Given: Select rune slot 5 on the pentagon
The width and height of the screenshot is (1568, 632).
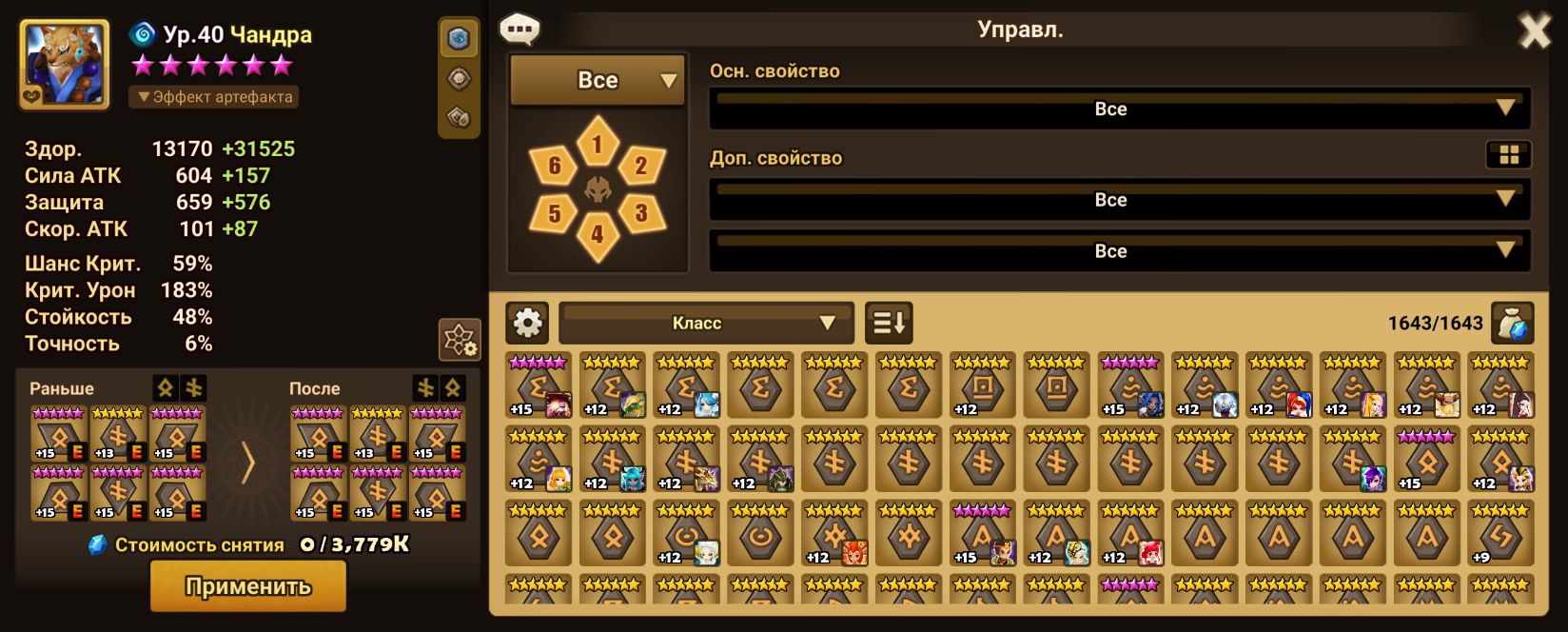Looking at the screenshot, I should (555, 212).
